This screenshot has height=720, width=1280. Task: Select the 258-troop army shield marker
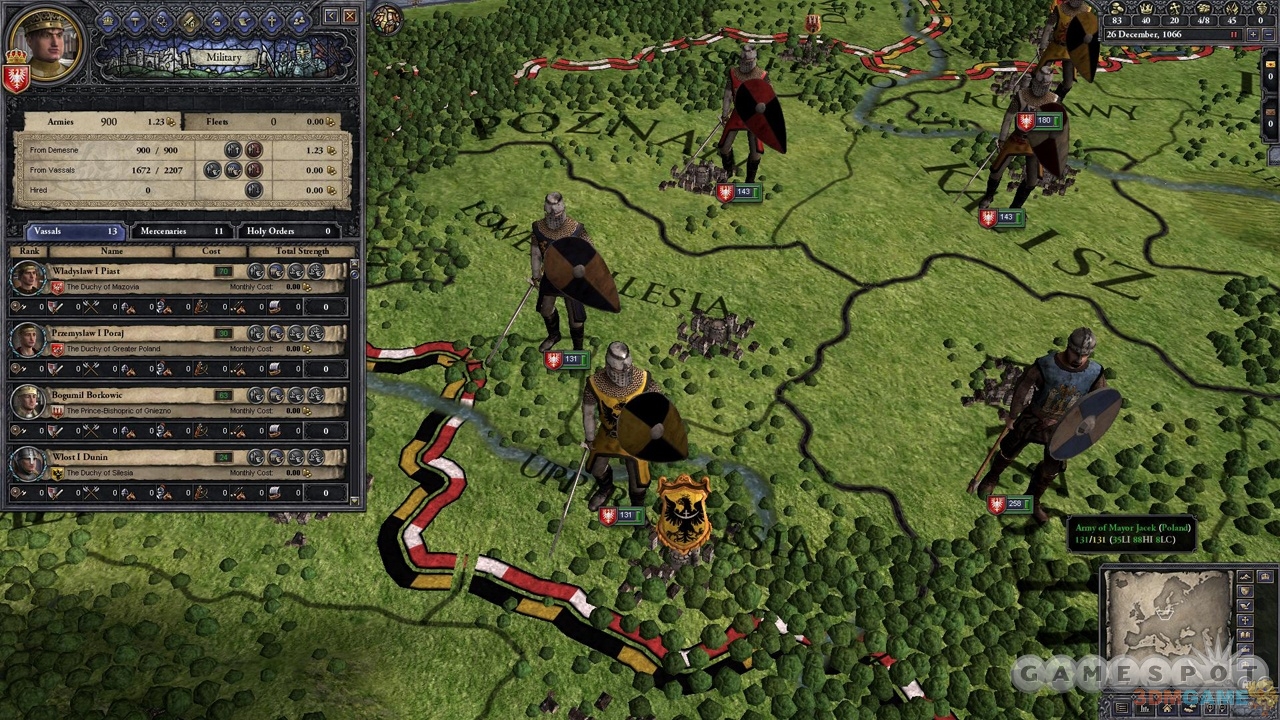click(x=997, y=505)
